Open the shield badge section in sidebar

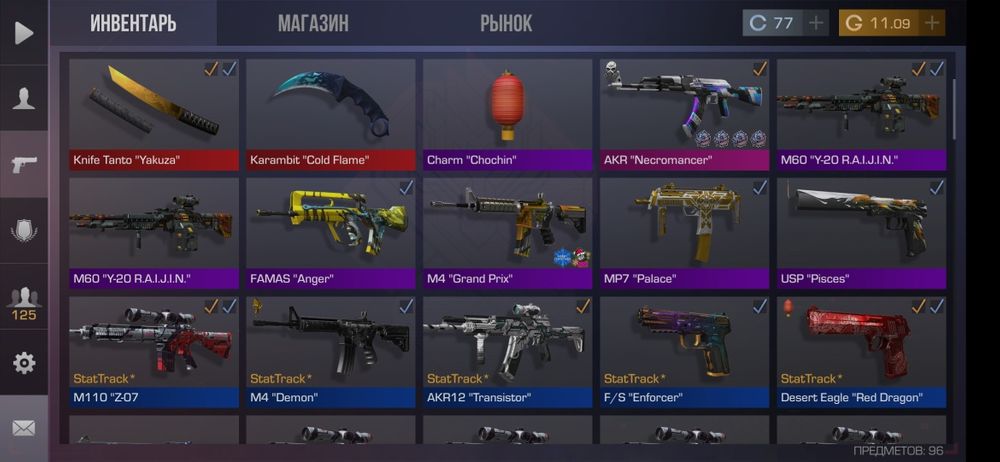click(x=24, y=230)
